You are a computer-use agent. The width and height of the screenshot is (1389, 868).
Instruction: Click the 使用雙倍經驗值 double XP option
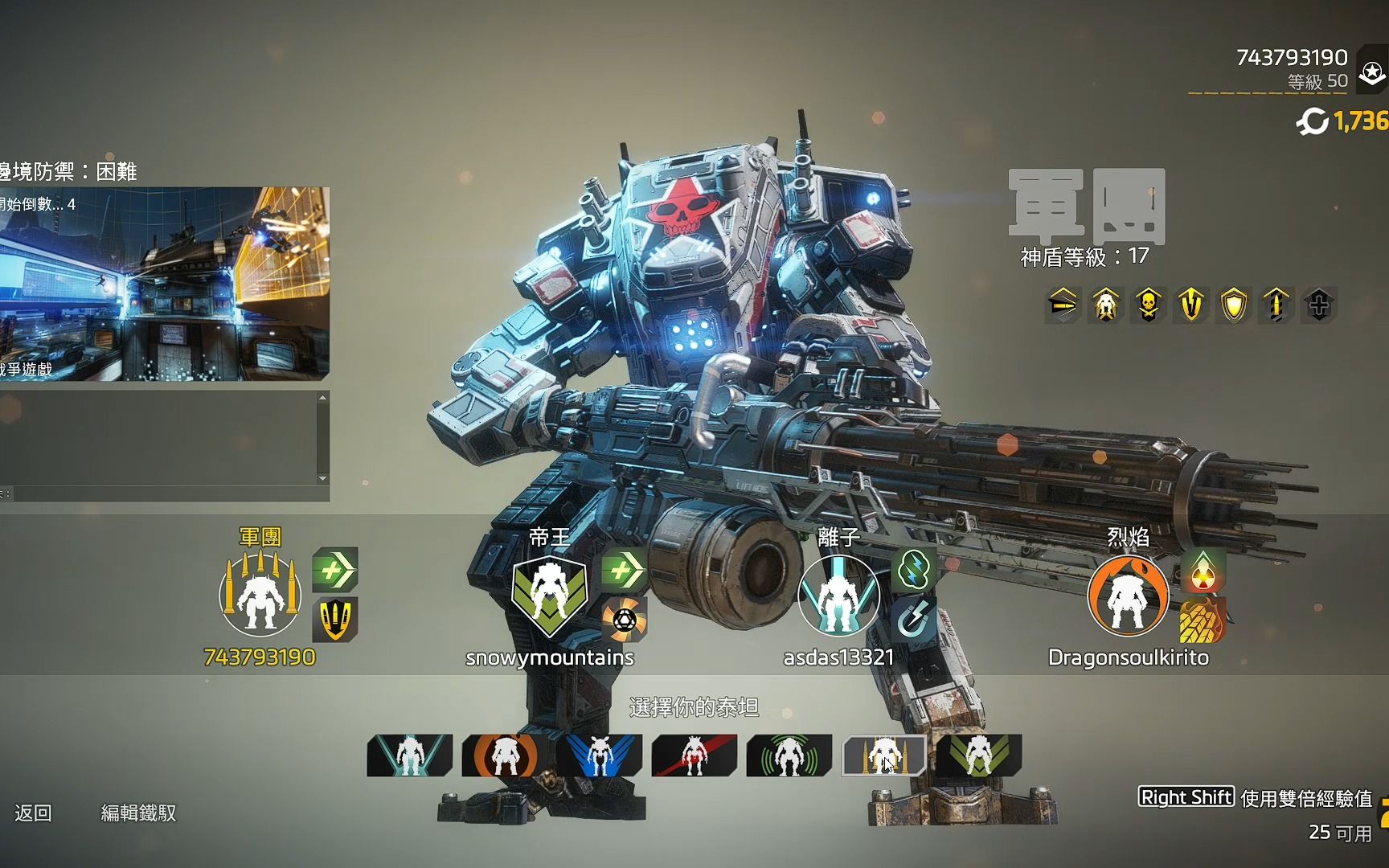tap(1305, 797)
